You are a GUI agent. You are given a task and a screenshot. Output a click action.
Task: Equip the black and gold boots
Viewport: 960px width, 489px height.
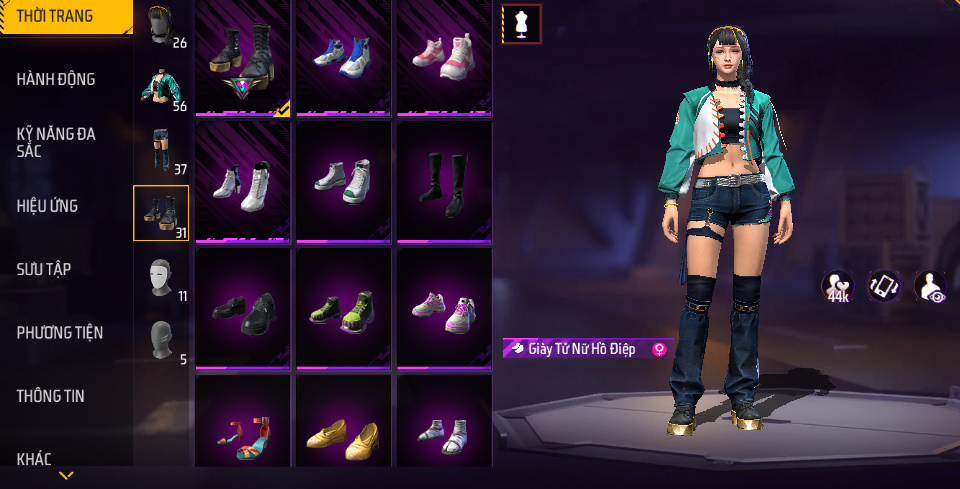(243, 57)
